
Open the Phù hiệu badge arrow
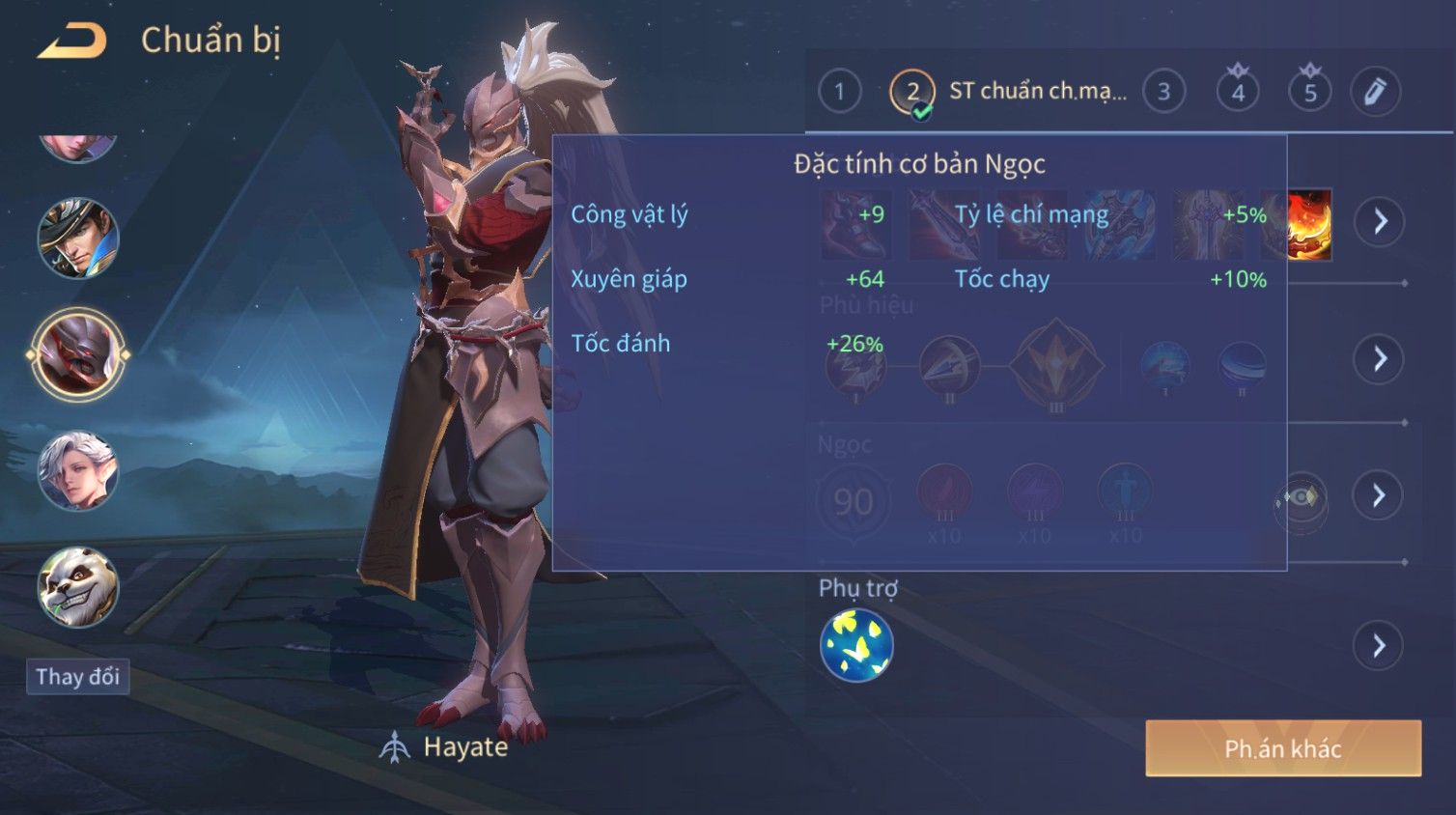pyautogui.click(x=1379, y=359)
